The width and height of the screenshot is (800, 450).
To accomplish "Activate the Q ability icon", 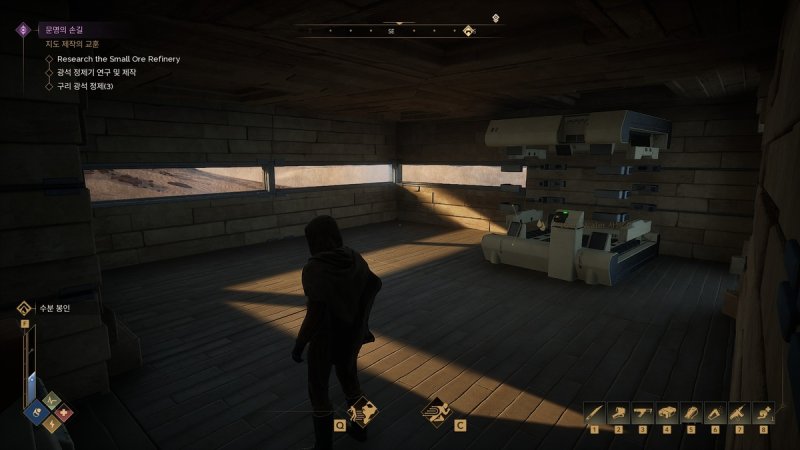I will pyautogui.click(x=360, y=410).
